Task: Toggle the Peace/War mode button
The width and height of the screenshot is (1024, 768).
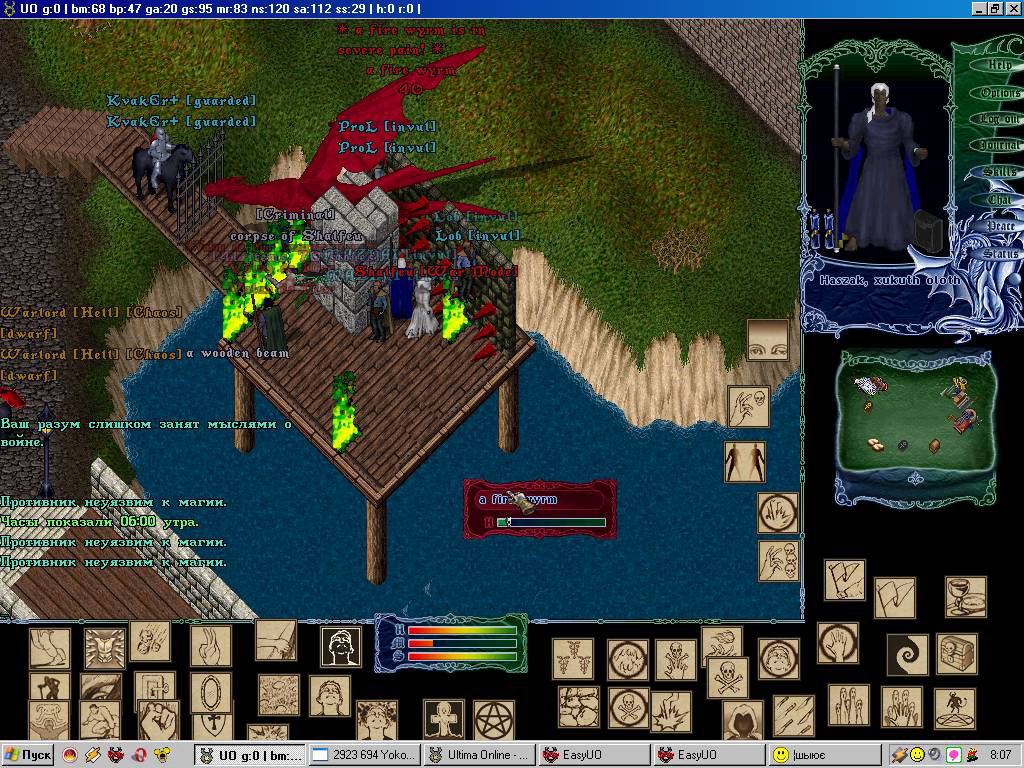Action: (x=1000, y=227)
